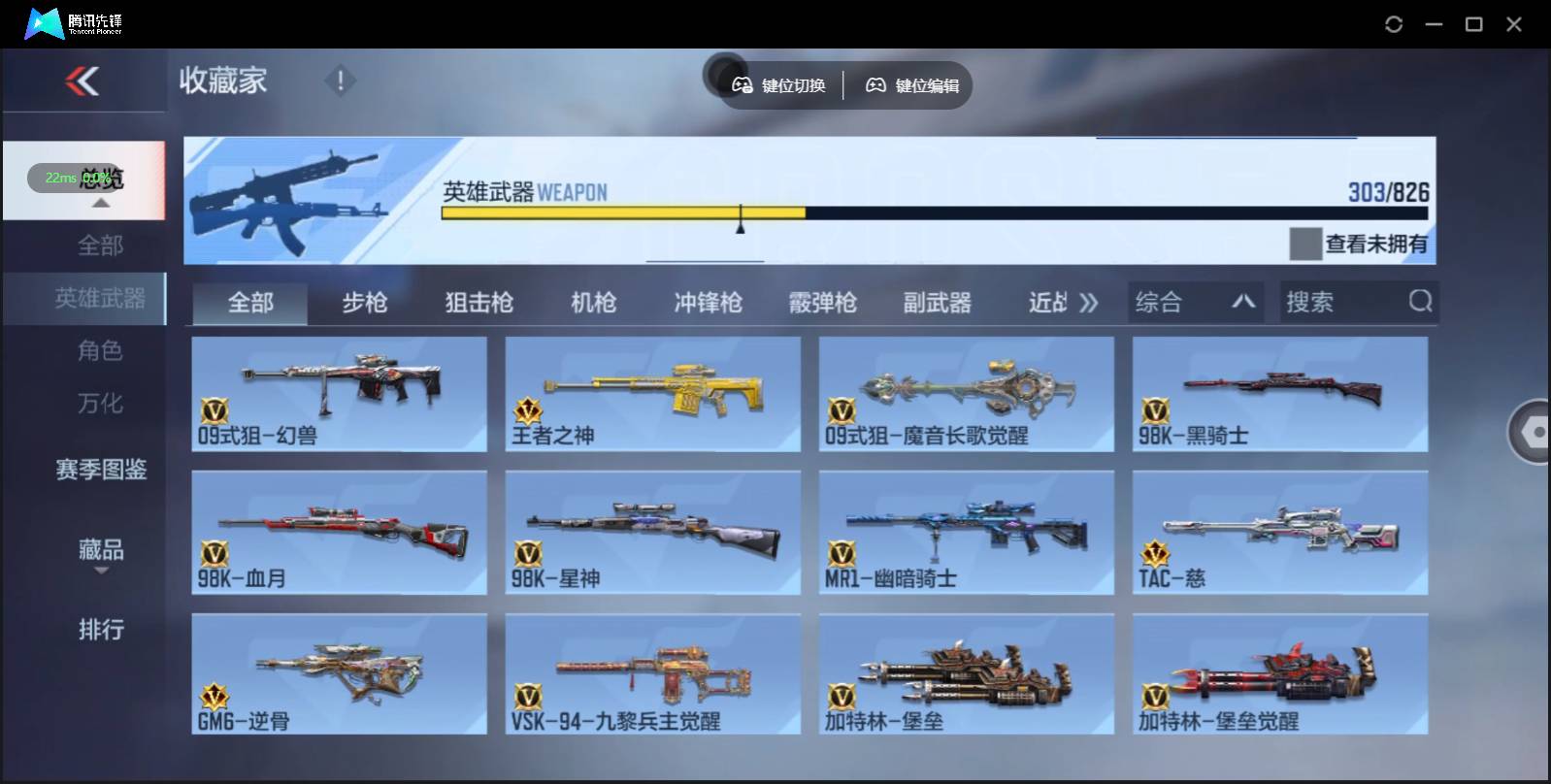Open the 英雄武器 category in the sidebar
The height and width of the screenshot is (784, 1551).
click(x=102, y=299)
